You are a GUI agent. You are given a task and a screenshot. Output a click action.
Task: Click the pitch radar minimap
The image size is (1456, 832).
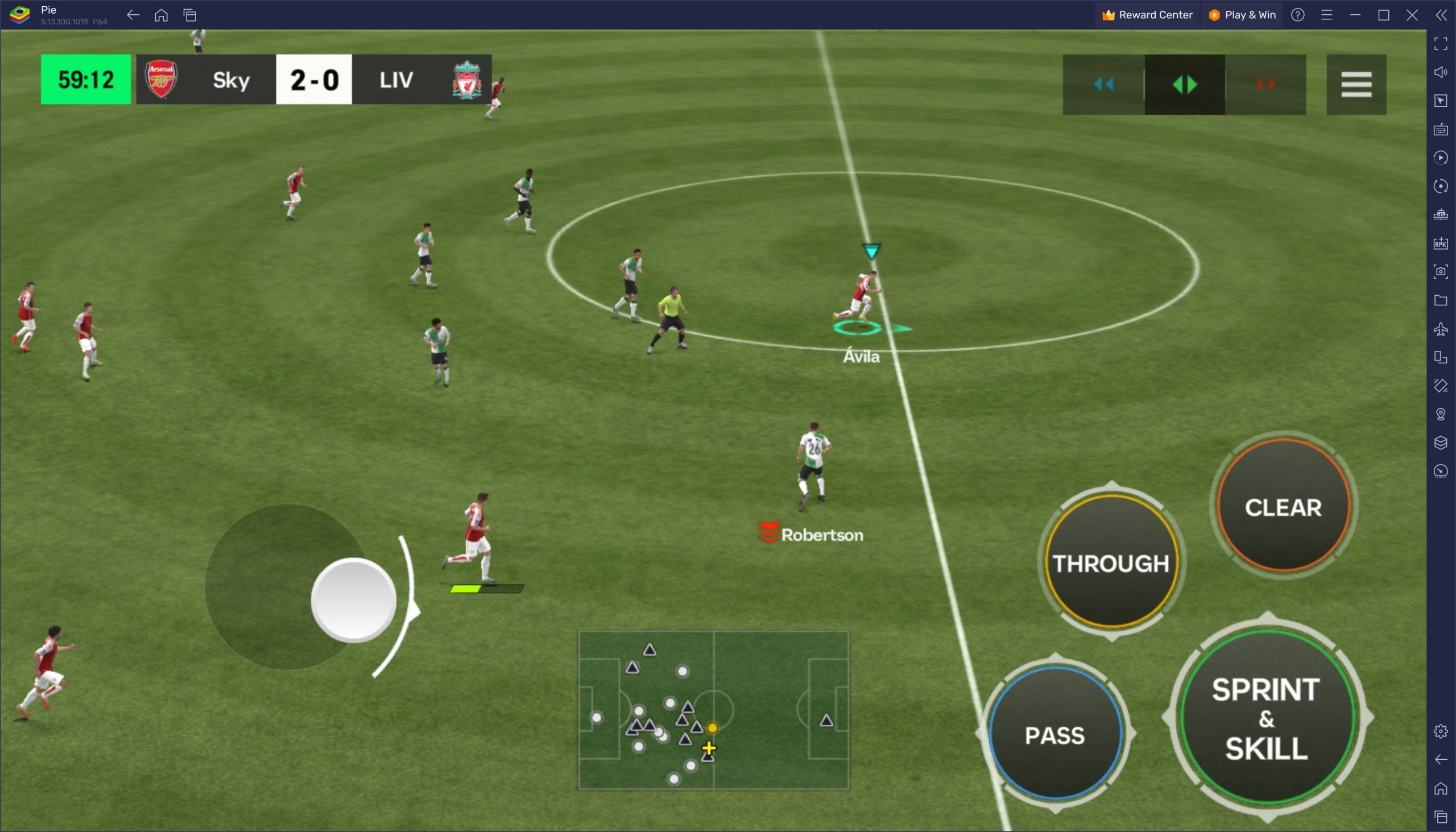pos(714,710)
